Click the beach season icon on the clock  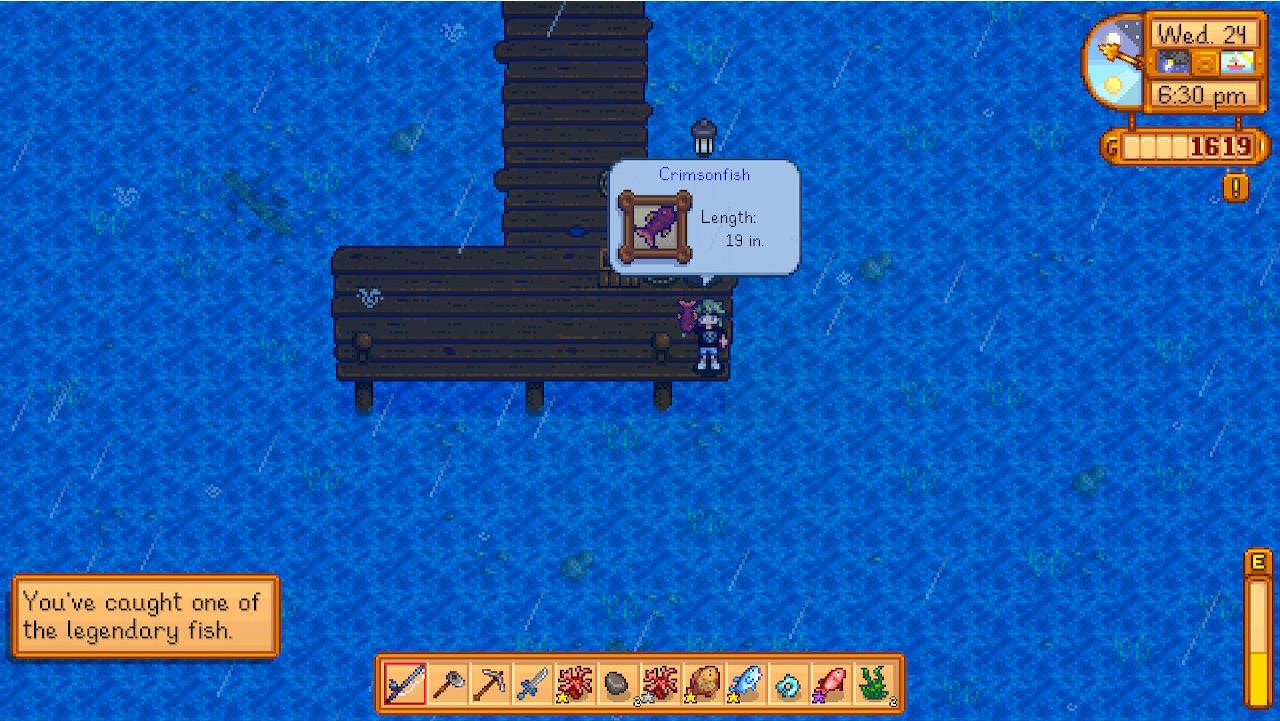[x=1237, y=61]
